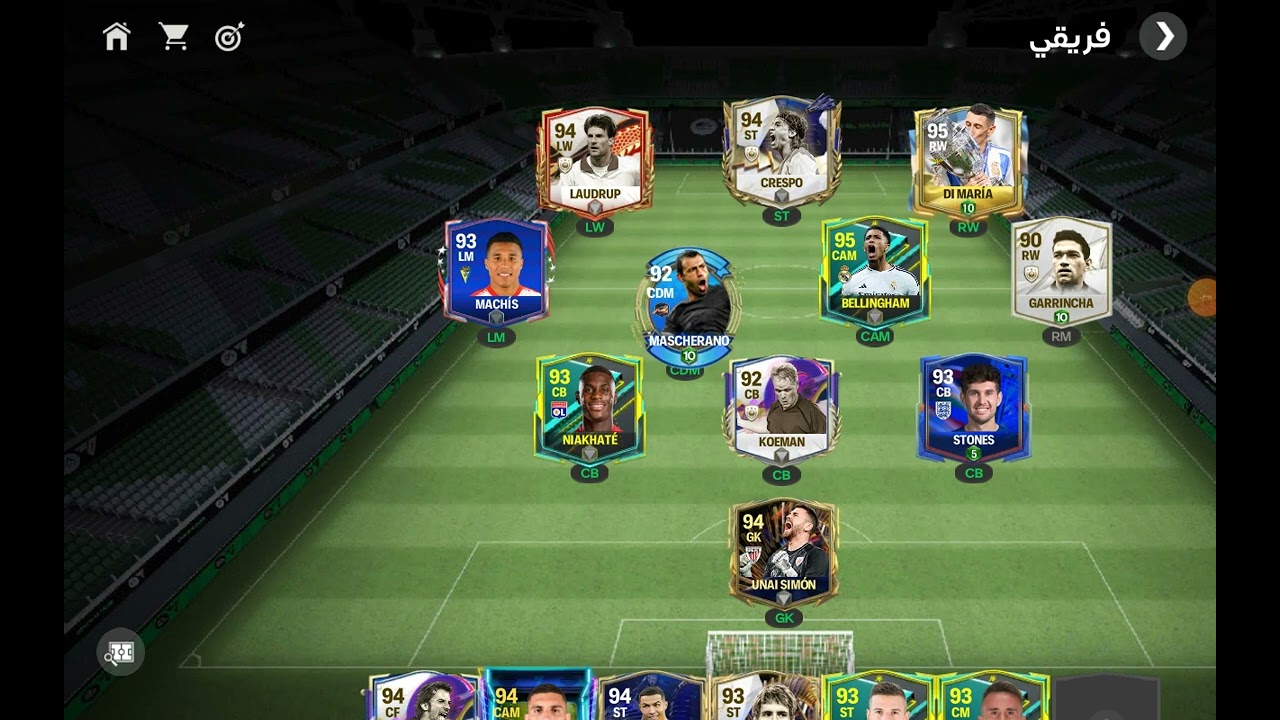Select the Crespo ST player card
This screenshot has width=1280, height=720.
pyautogui.click(x=782, y=152)
